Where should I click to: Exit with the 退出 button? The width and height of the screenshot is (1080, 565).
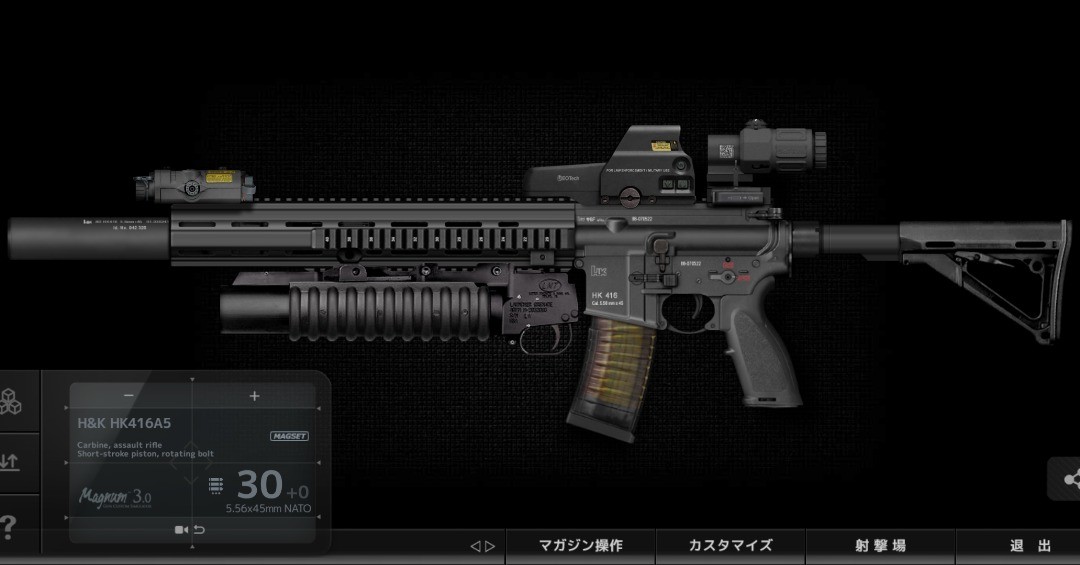pos(1030,546)
